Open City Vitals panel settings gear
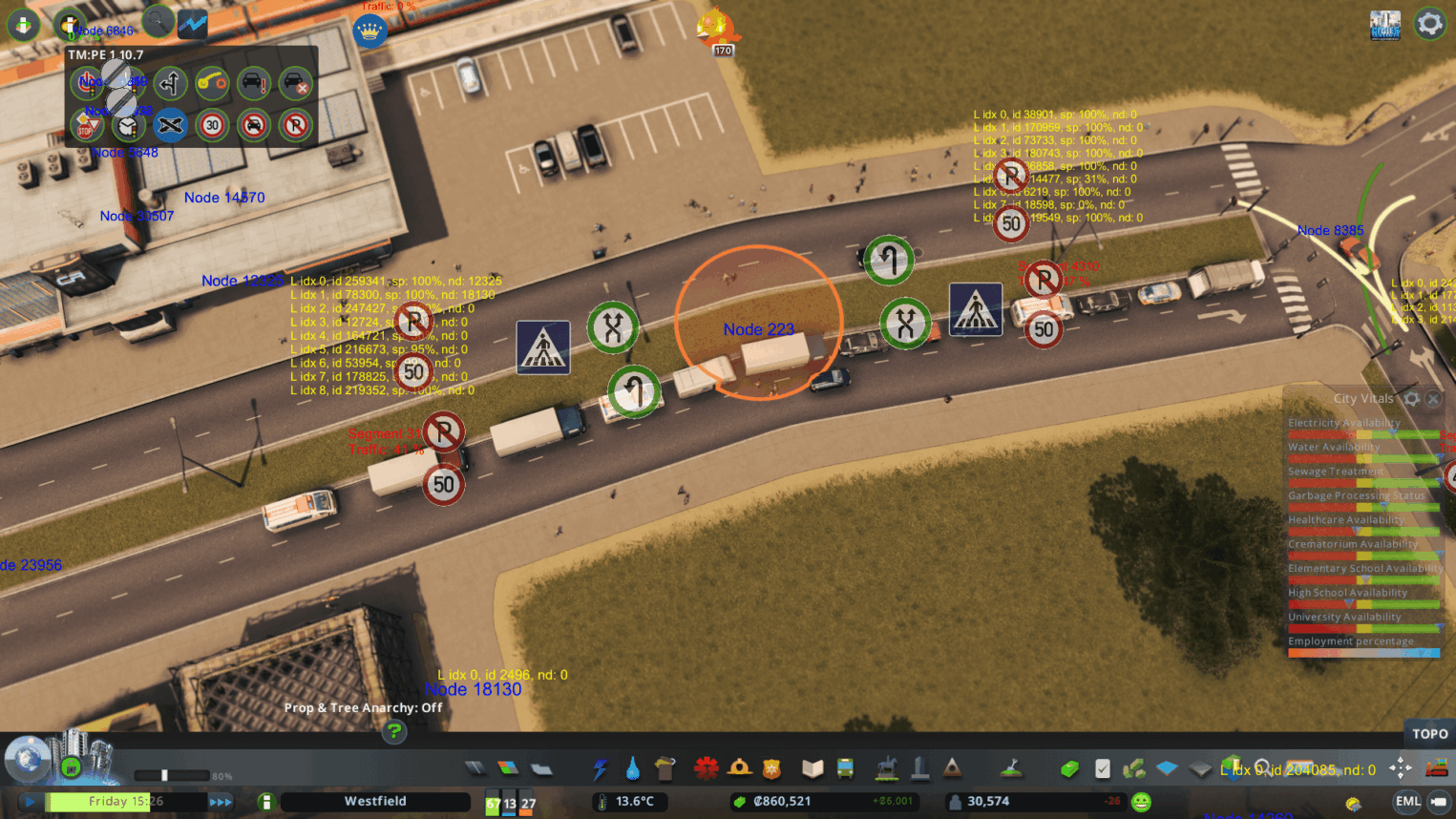This screenshot has height=819, width=1456. [1411, 399]
